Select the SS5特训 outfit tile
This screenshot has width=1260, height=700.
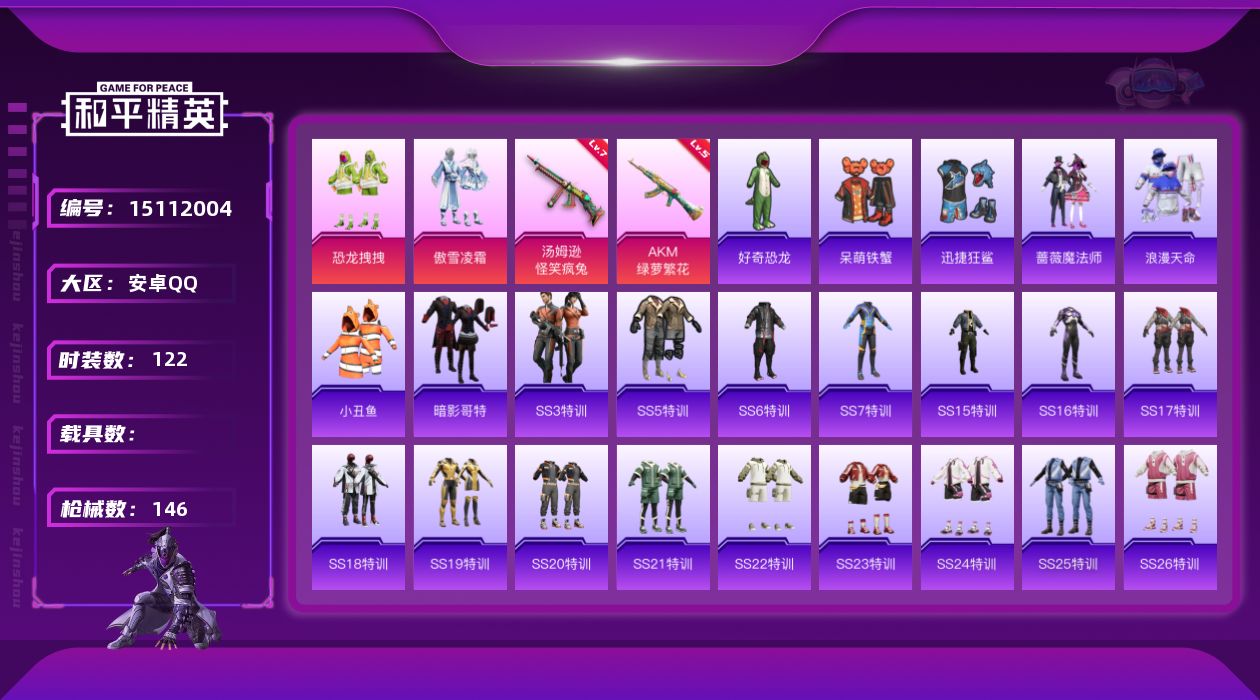point(663,364)
